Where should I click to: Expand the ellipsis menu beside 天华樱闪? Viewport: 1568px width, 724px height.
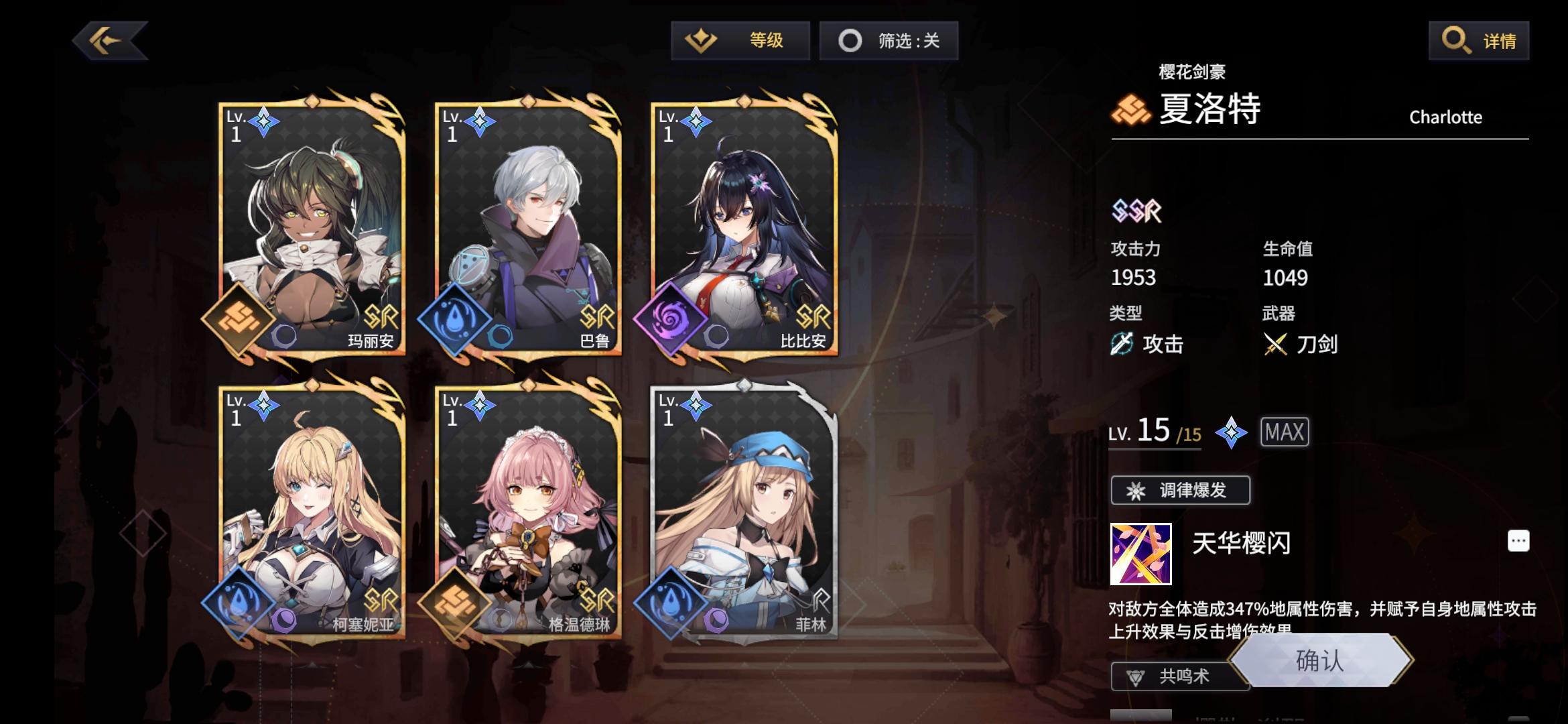coord(1520,540)
